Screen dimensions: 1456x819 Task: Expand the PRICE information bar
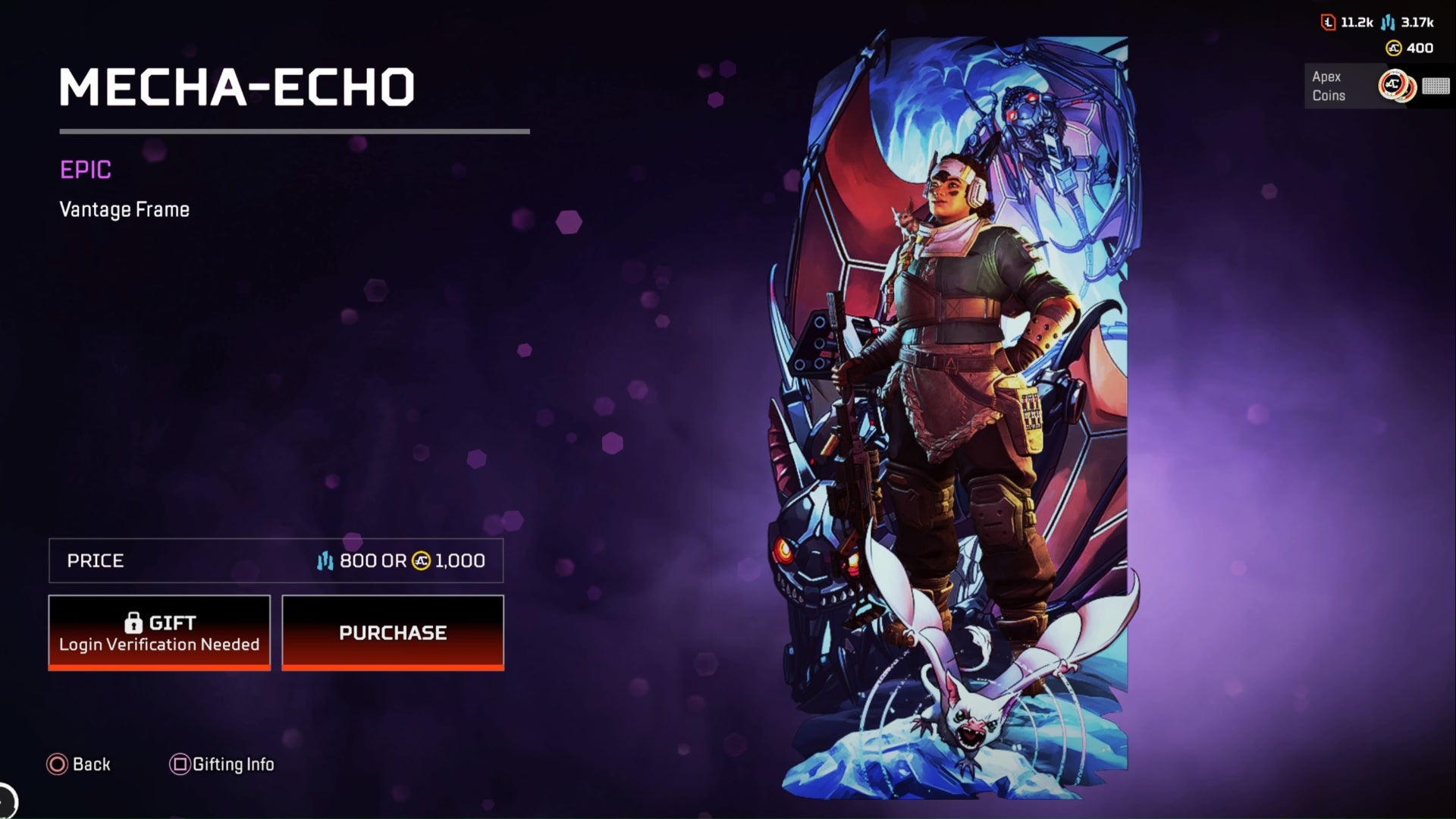tap(276, 561)
